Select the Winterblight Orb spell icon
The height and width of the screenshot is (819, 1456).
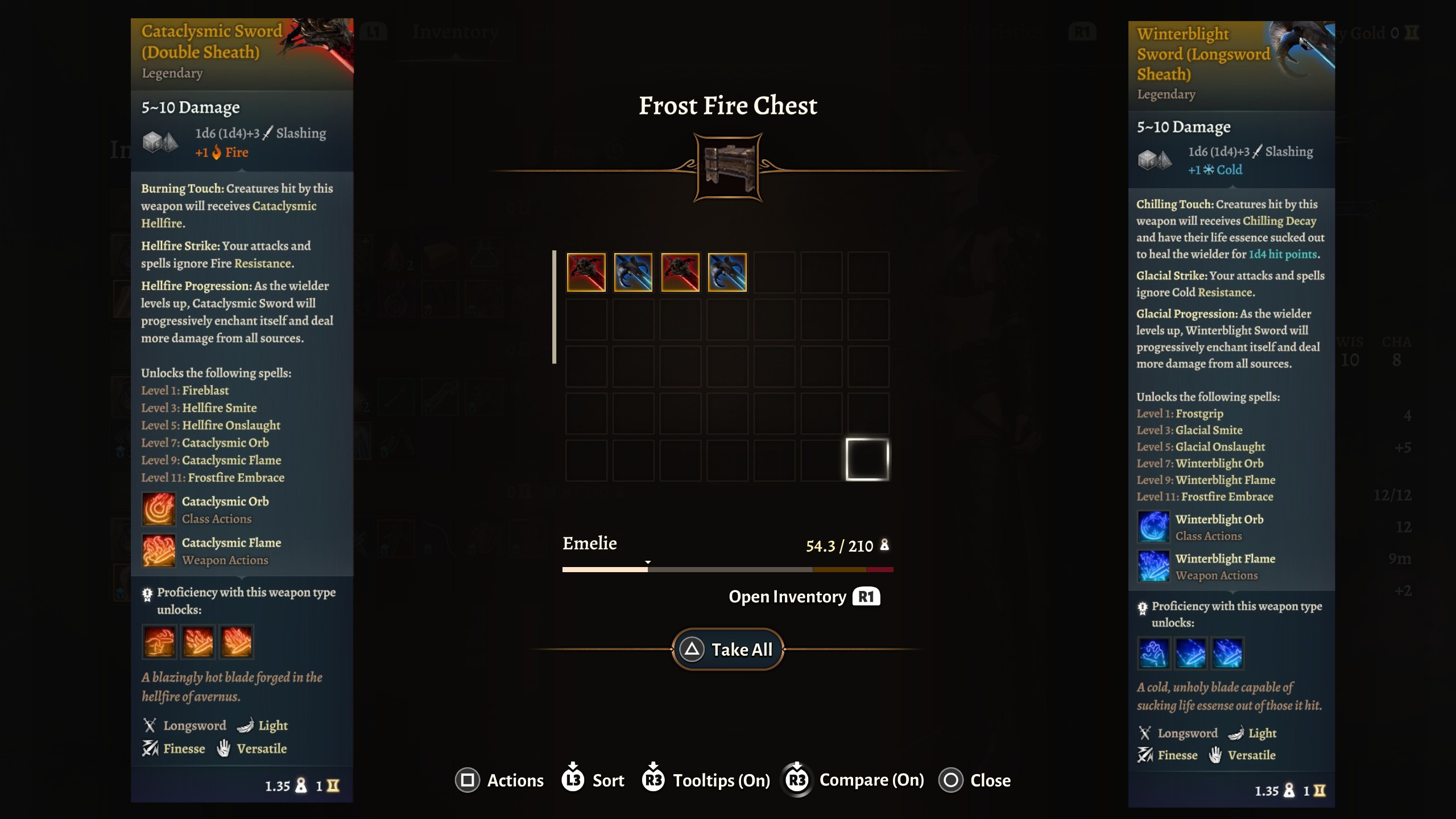(x=1153, y=527)
